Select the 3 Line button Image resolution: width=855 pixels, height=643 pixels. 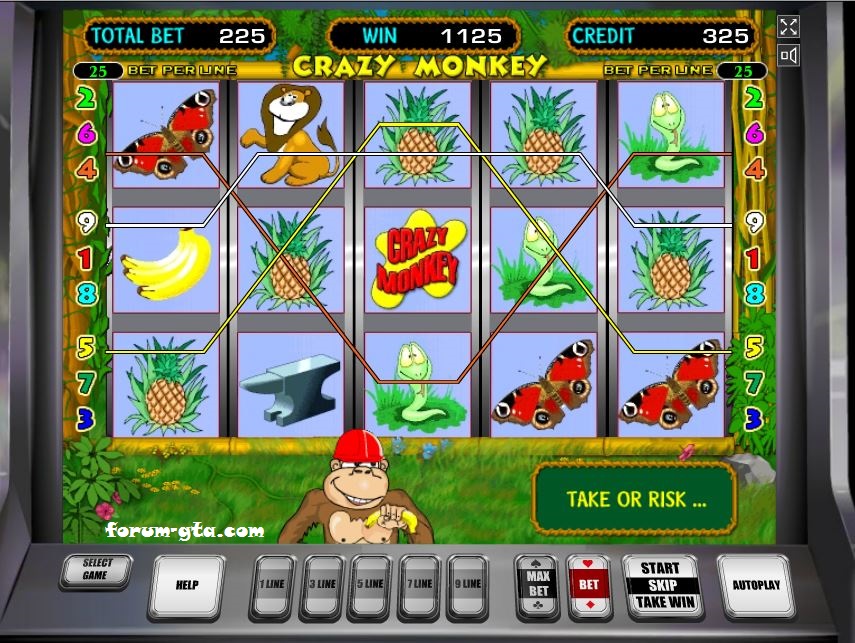[321, 585]
